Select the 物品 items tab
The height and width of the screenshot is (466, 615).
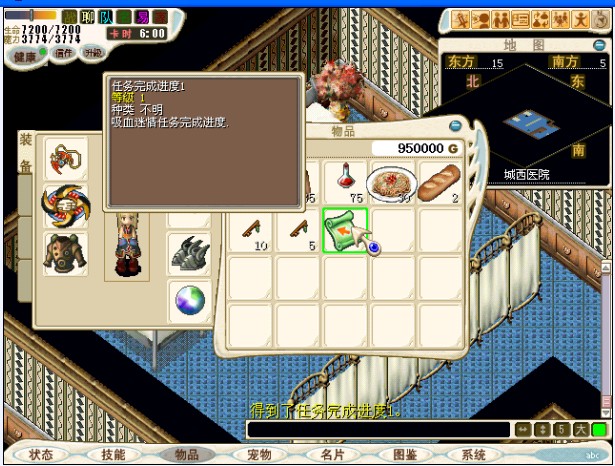186,454
